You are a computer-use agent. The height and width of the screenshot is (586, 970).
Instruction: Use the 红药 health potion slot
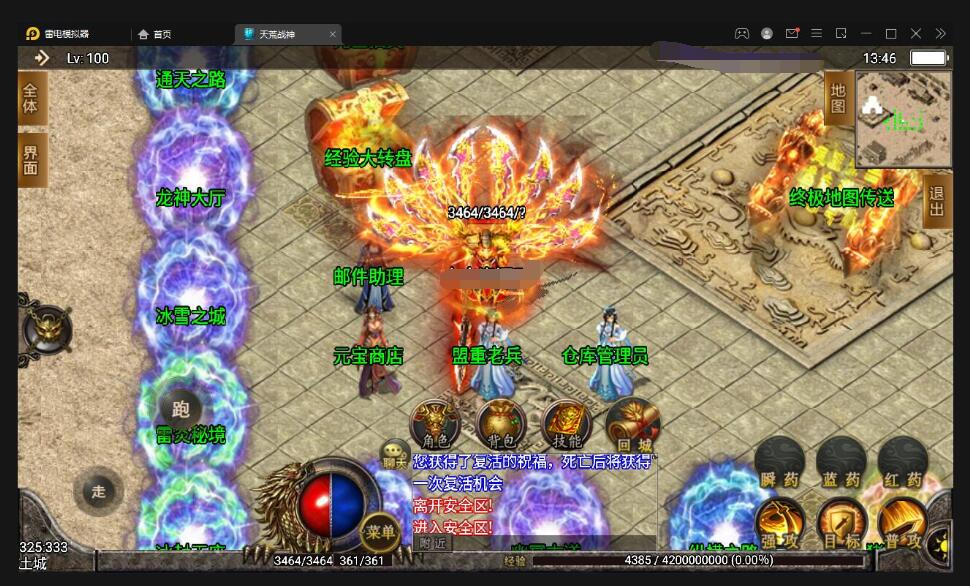pos(902,463)
